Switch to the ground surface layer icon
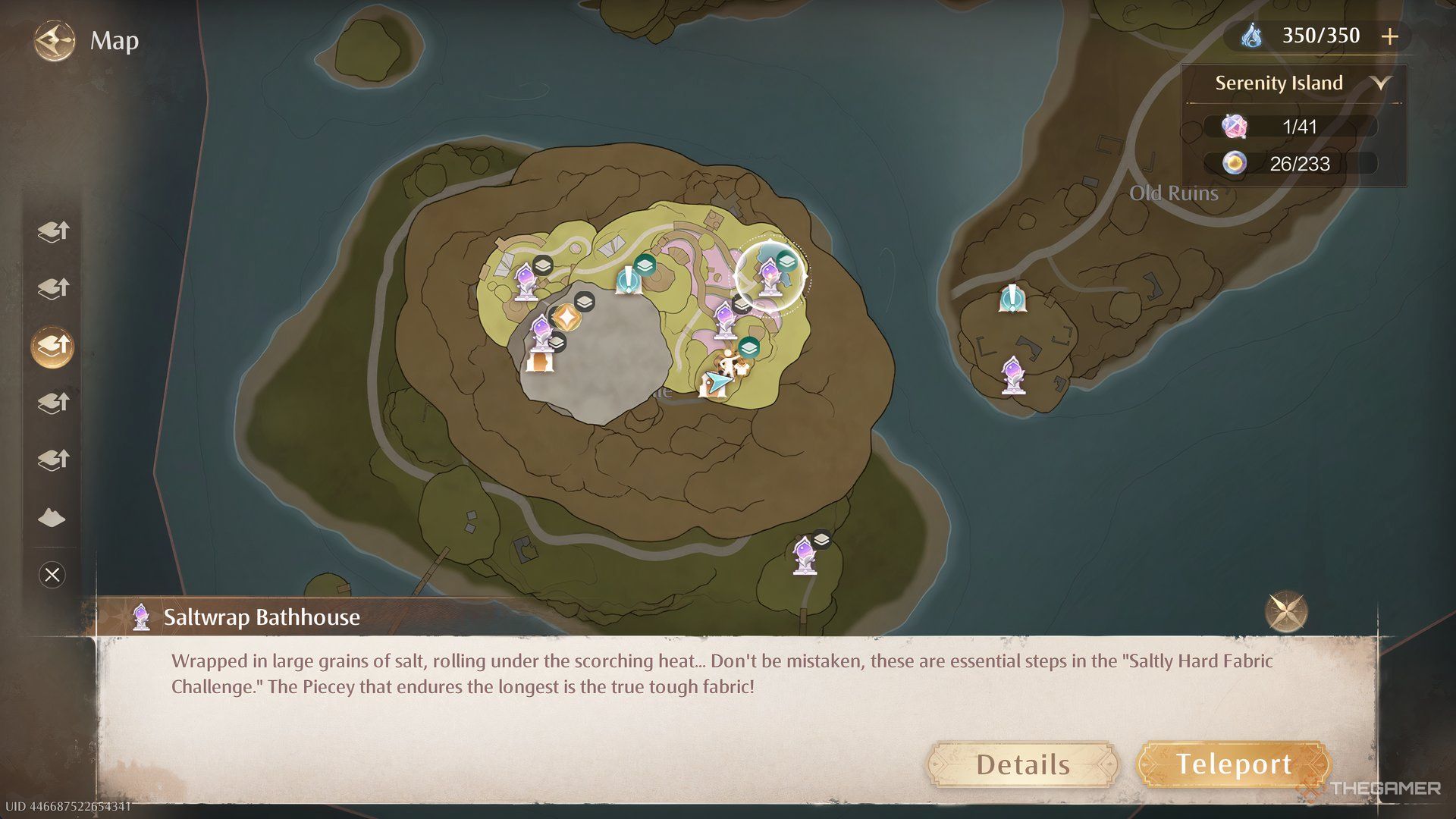 point(52,518)
